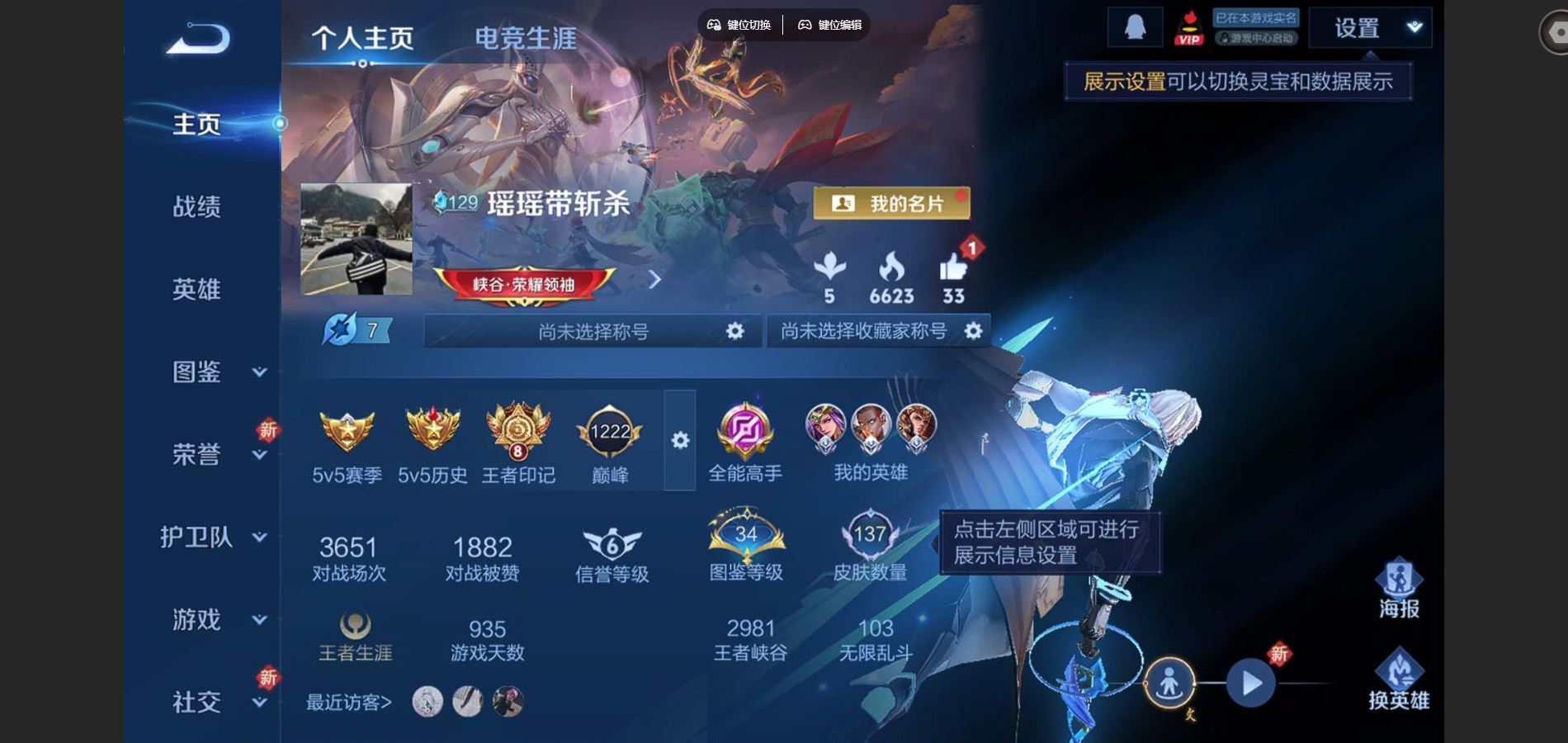Open the first 最近访客 visitor avatar
This screenshot has width=1568, height=743.
click(x=426, y=702)
